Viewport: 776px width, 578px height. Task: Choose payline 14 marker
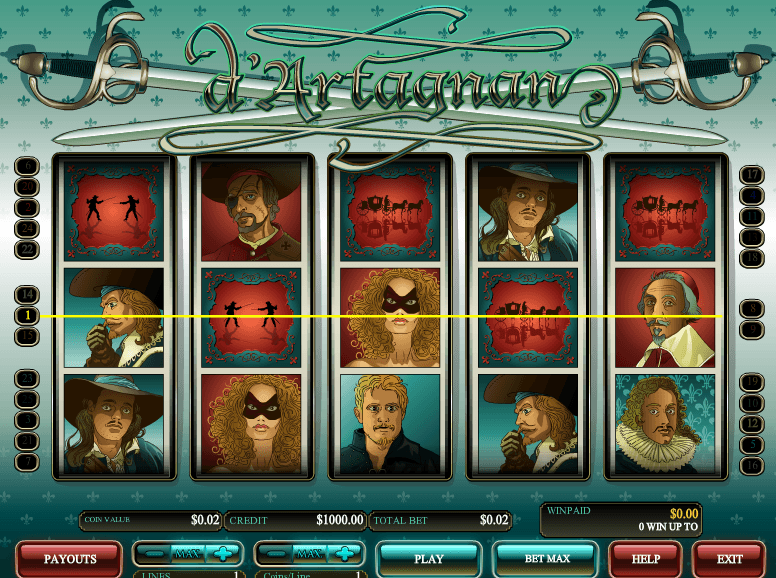point(27,294)
